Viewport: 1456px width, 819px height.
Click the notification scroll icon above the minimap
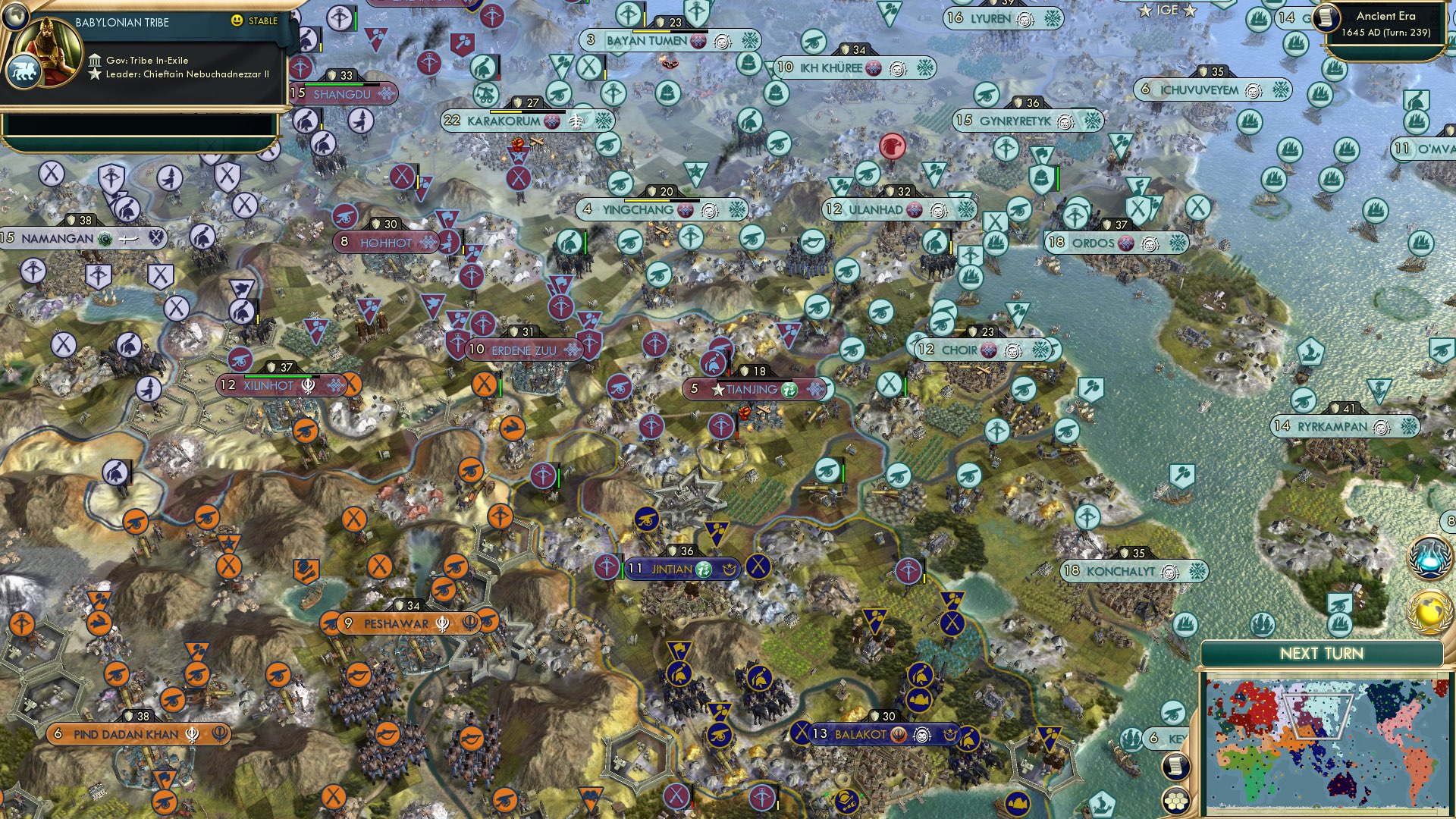[x=1175, y=766]
